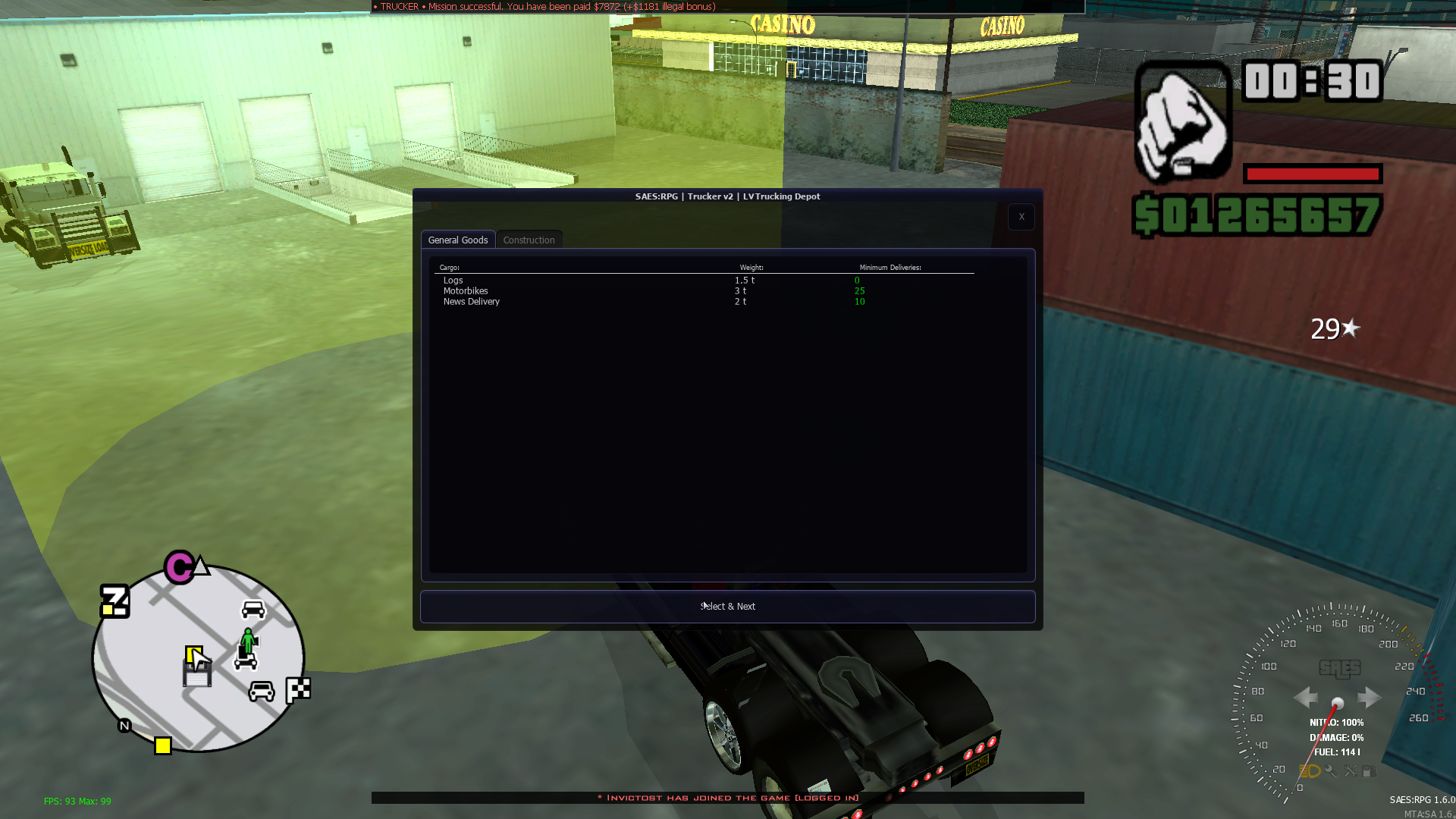Click the wrench repair icon near the speedometer
1456x819 pixels.
pyautogui.click(x=1351, y=771)
